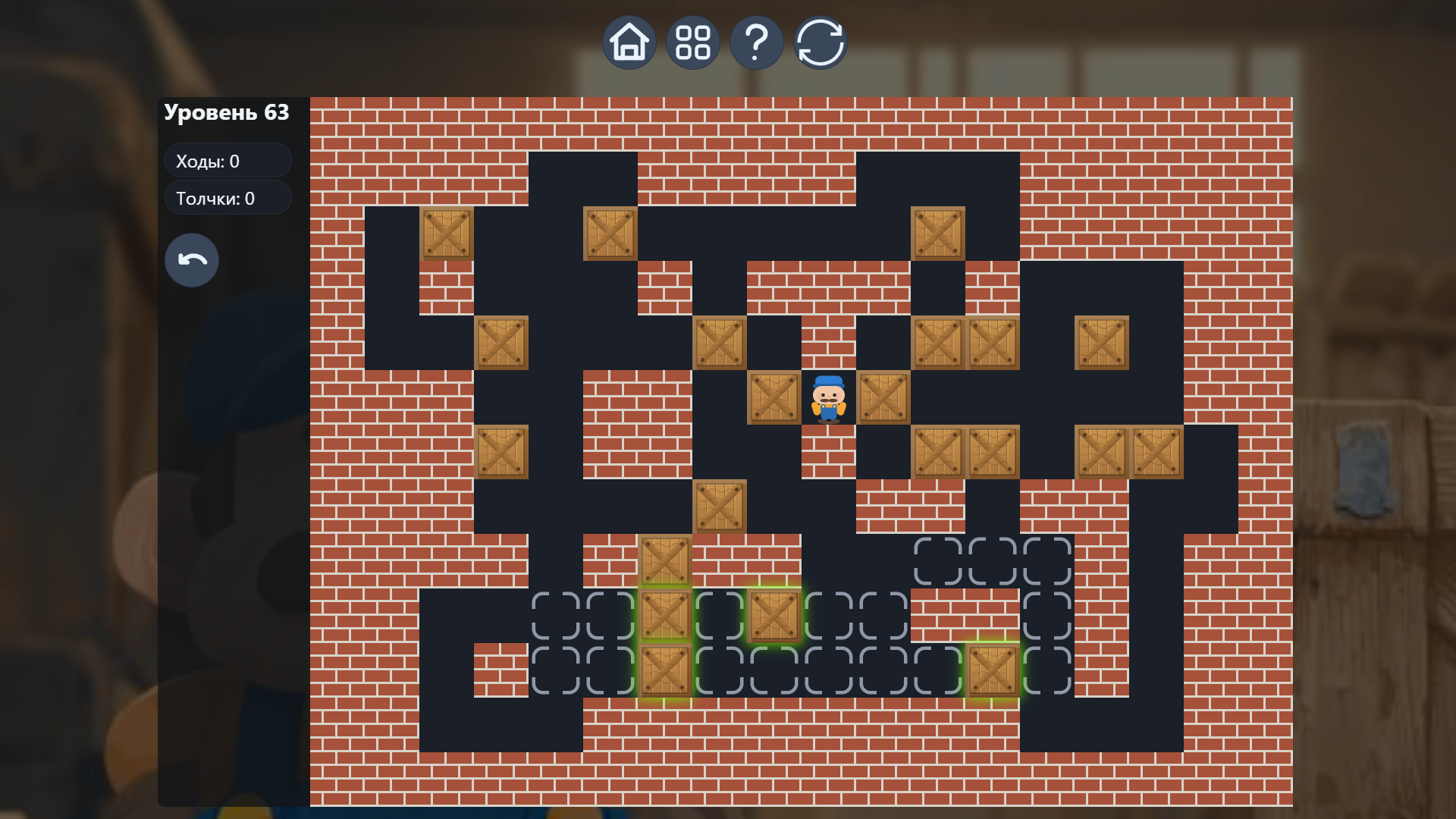Restart the level with the refresh icon
The width and height of the screenshot is (1456, 819).
(x=821, y=42)
